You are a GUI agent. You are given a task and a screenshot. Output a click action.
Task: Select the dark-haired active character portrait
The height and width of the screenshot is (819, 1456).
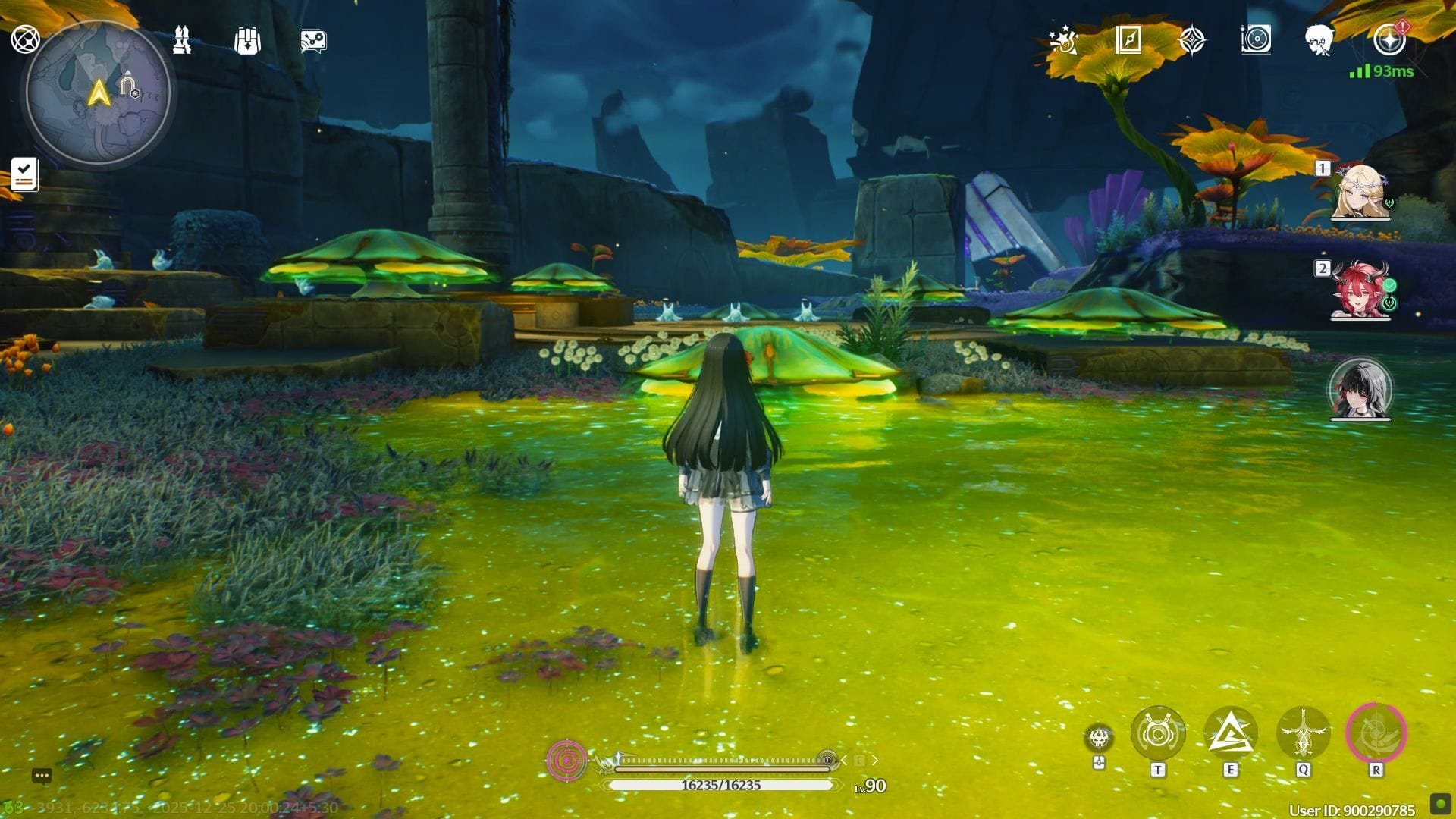click(x=1360, y=388)
